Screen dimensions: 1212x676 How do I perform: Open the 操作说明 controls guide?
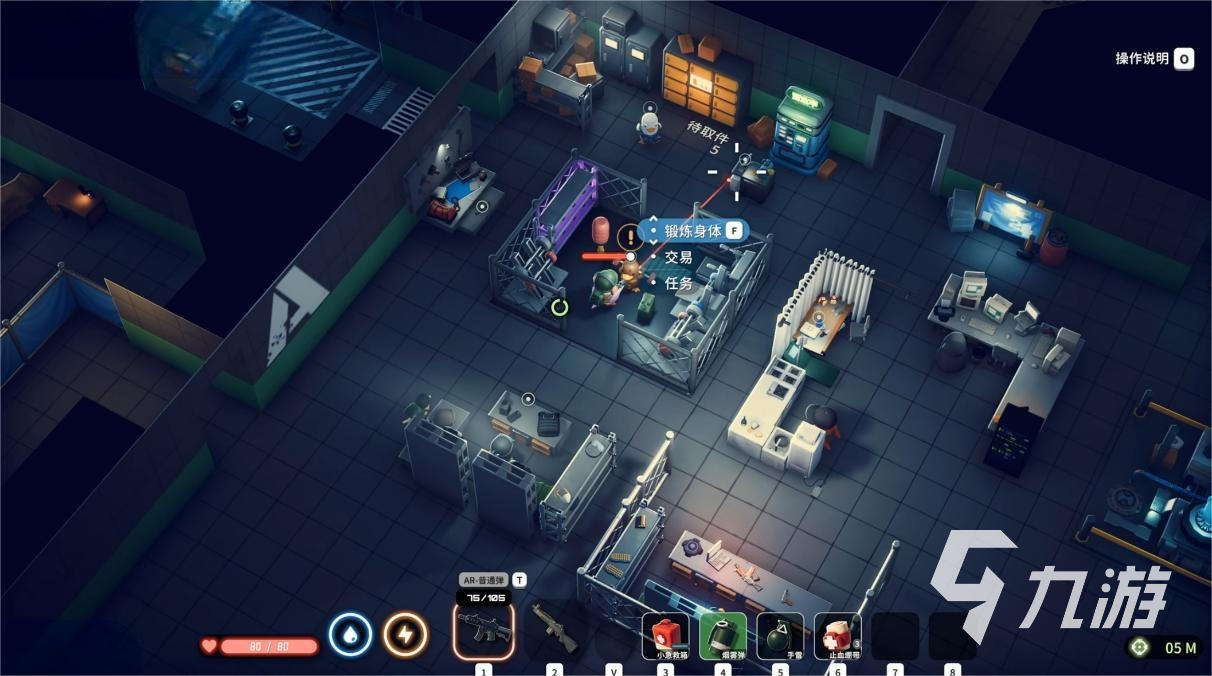click(x=1154, y=59)
